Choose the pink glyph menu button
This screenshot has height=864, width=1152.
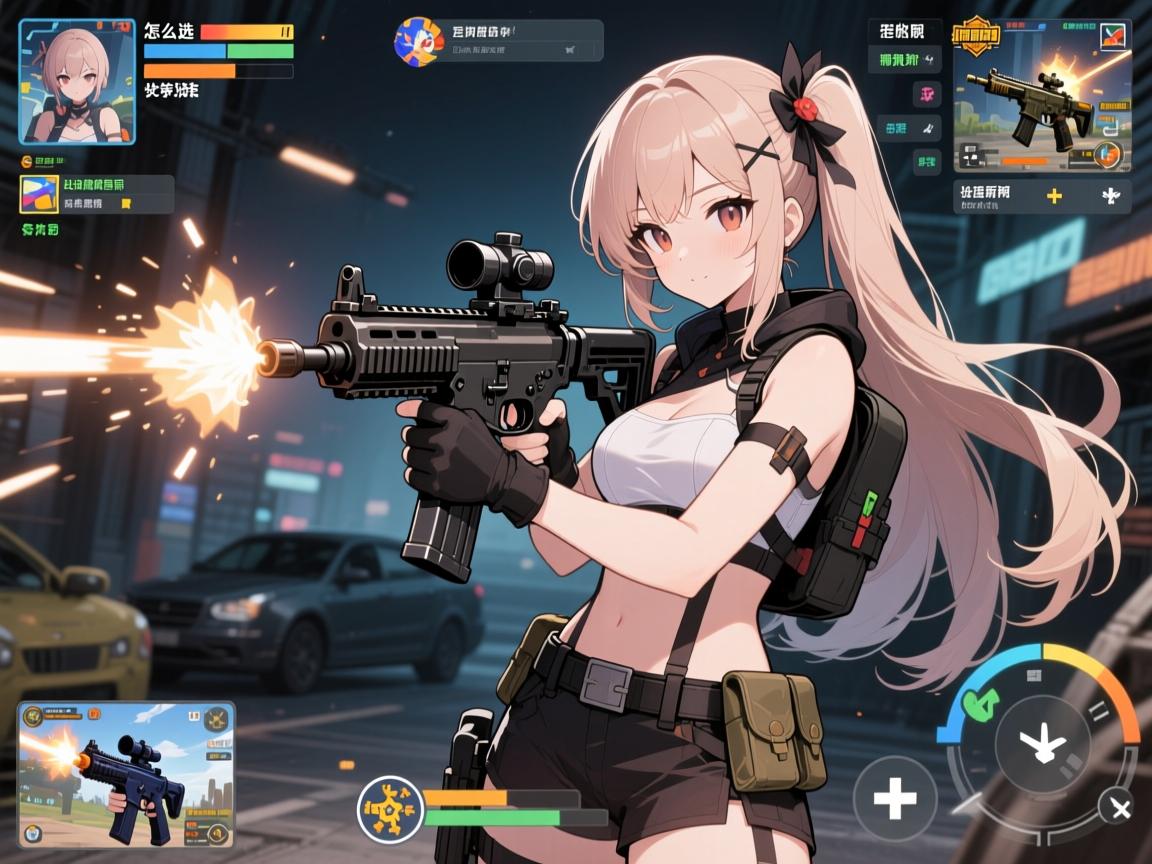pyautogui.click(x=927, y=94)
